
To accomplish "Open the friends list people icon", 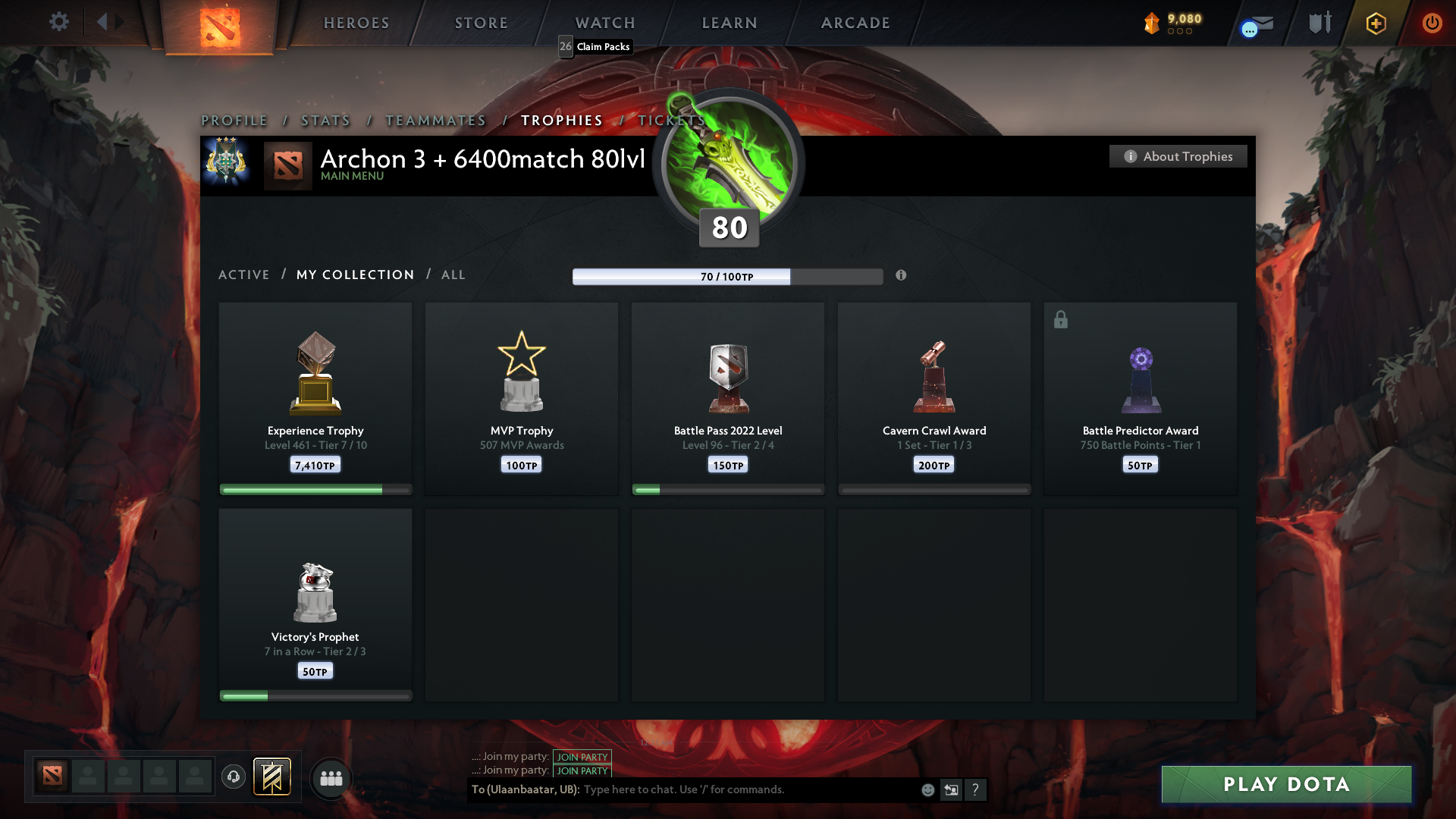I will point(331,777).
